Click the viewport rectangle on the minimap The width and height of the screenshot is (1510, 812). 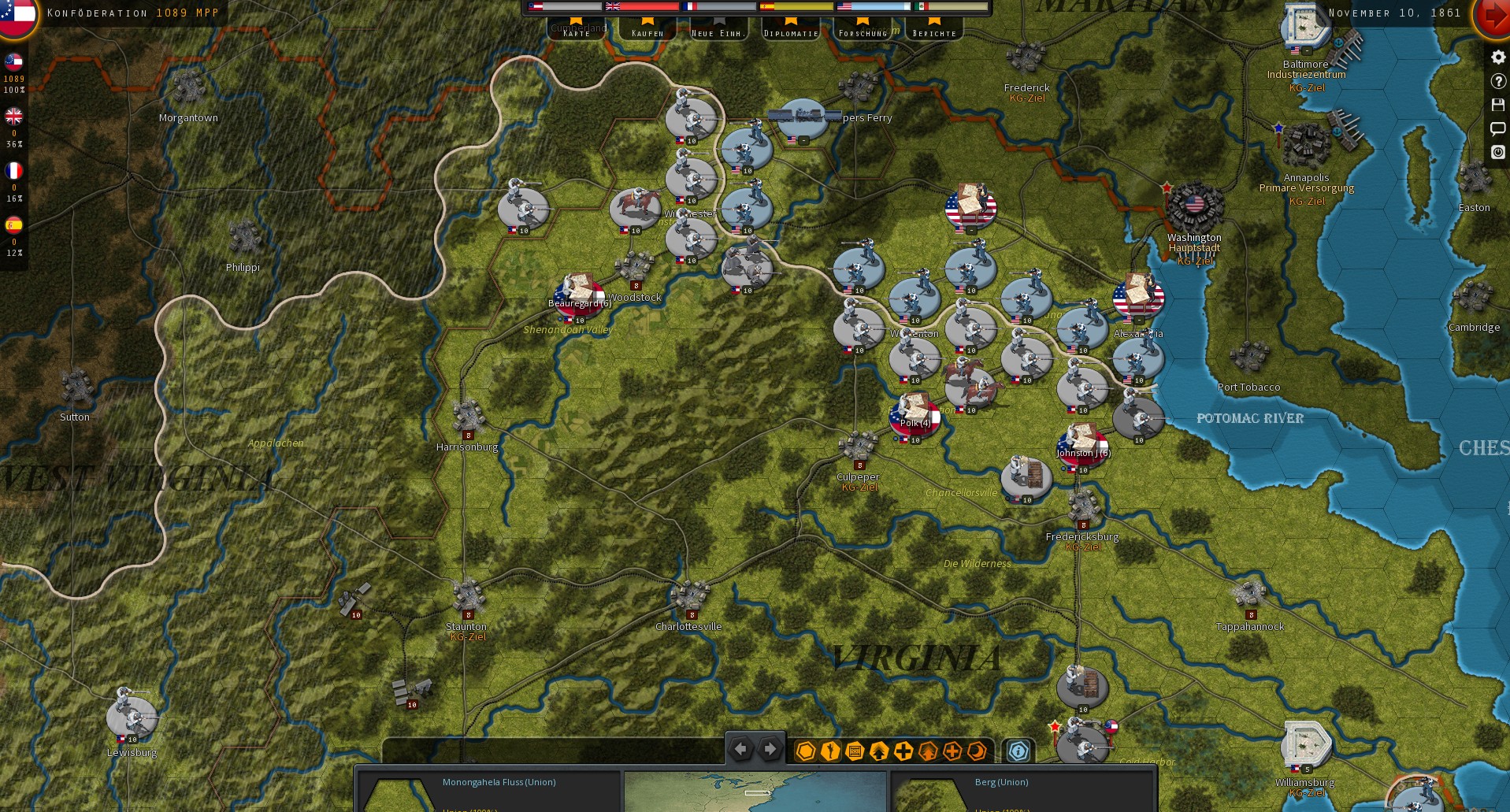point(757,792)
